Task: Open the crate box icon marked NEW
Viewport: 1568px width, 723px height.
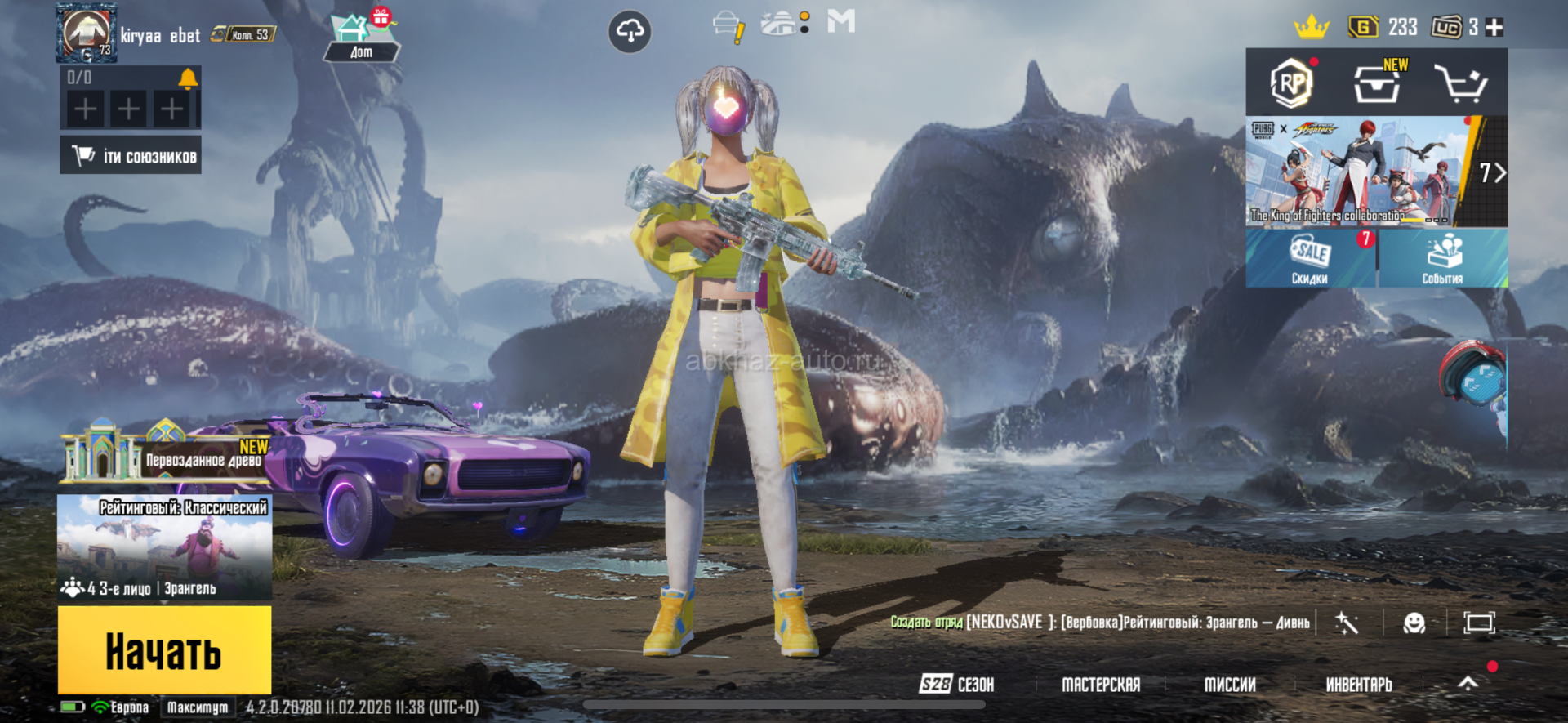Action: click(x=1378, y=83)
